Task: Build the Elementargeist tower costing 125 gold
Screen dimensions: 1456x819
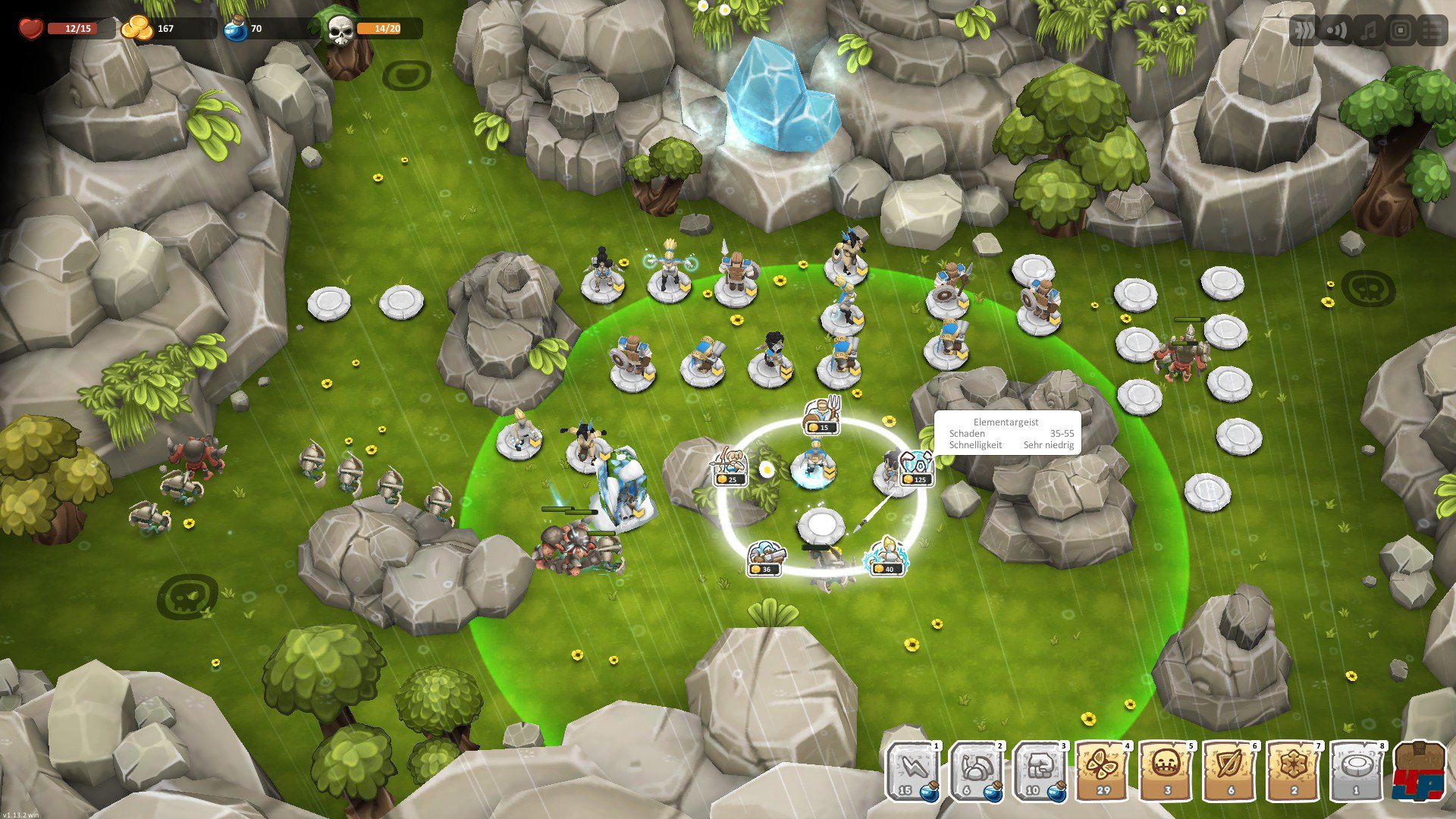Action: pos(916,466)
